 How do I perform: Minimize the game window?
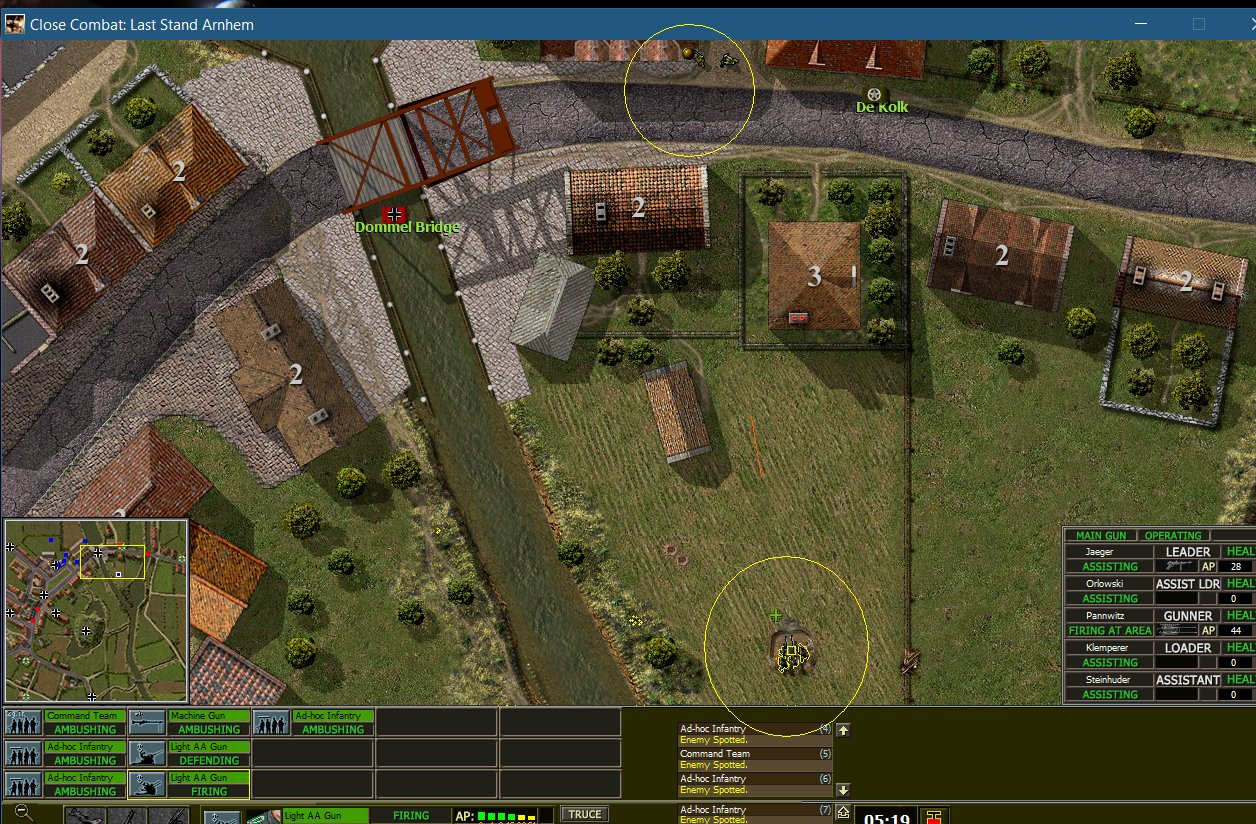click(1142, 24)
